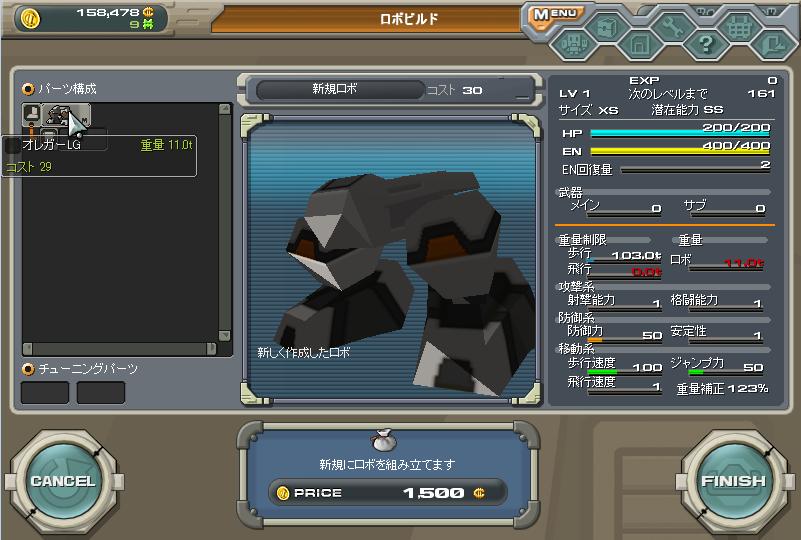The image size is (801, 540).
Task: Open the robot icon in the menu bar
Action: (573, 43)
